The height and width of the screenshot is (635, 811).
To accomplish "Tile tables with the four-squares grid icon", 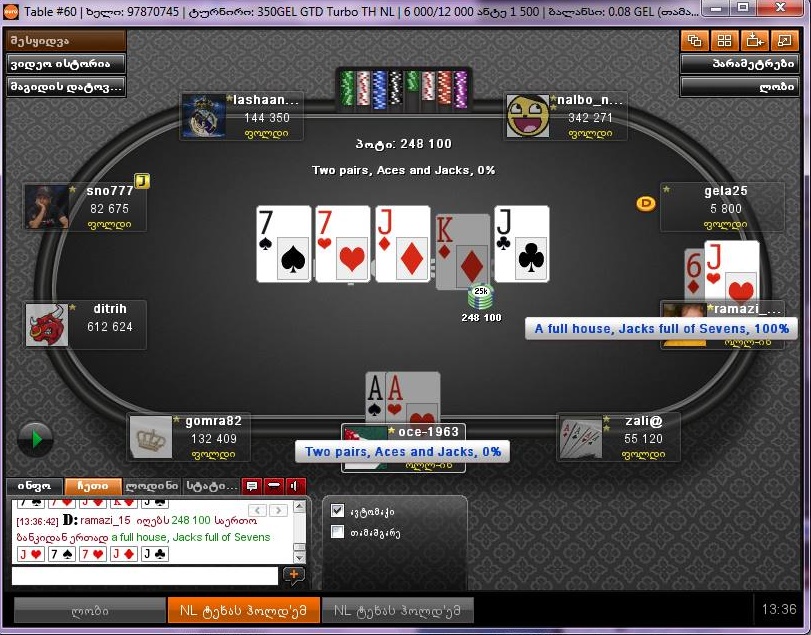I will (x=723, y=41).
